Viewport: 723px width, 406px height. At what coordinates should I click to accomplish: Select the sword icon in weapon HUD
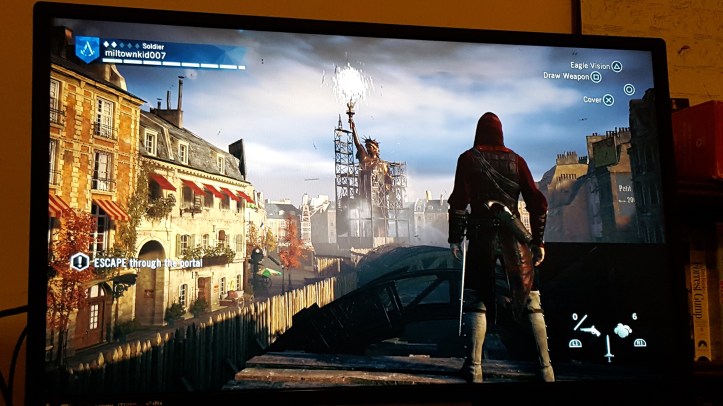coord(607,349)
